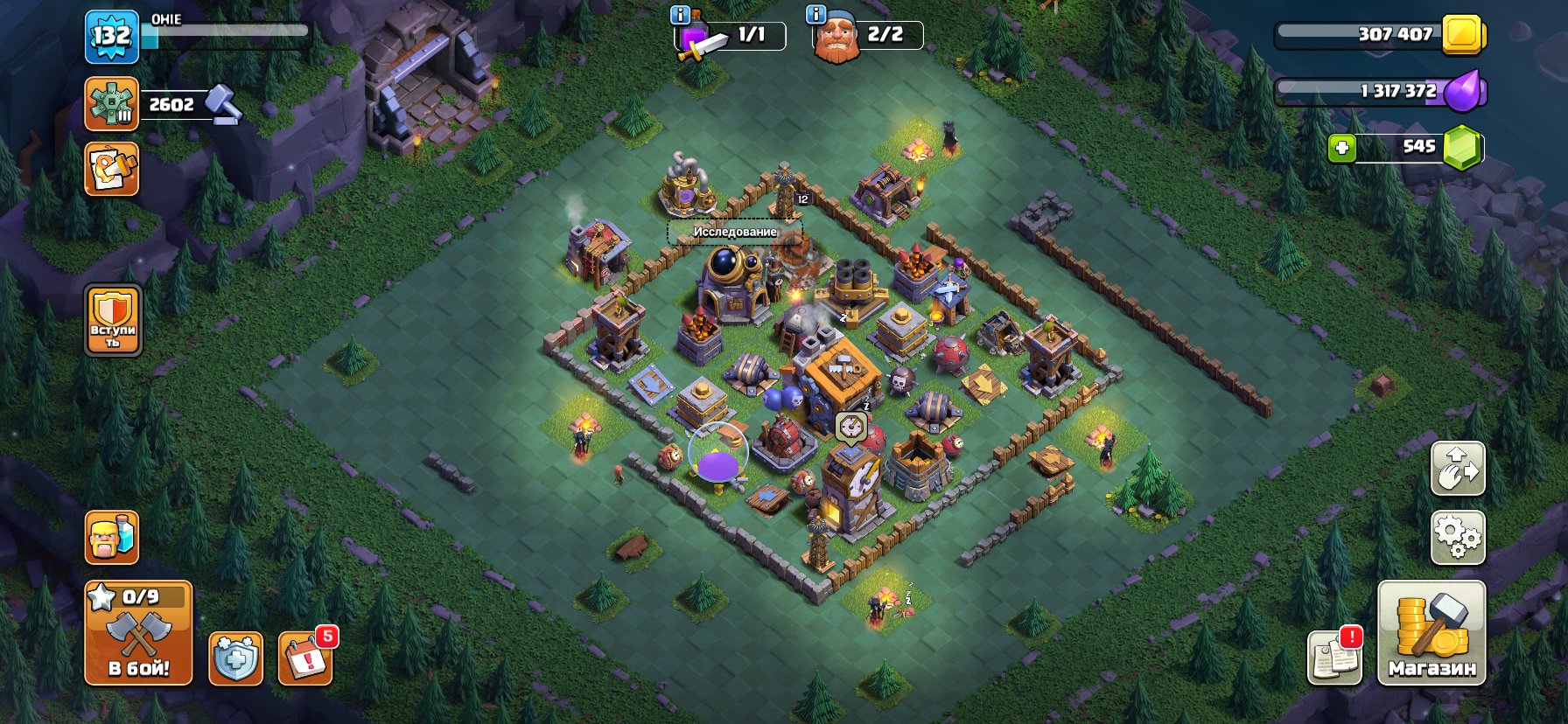Tap the green plus to buy gems
The image size is (1568, 724).
click(x=1341, y=148)
